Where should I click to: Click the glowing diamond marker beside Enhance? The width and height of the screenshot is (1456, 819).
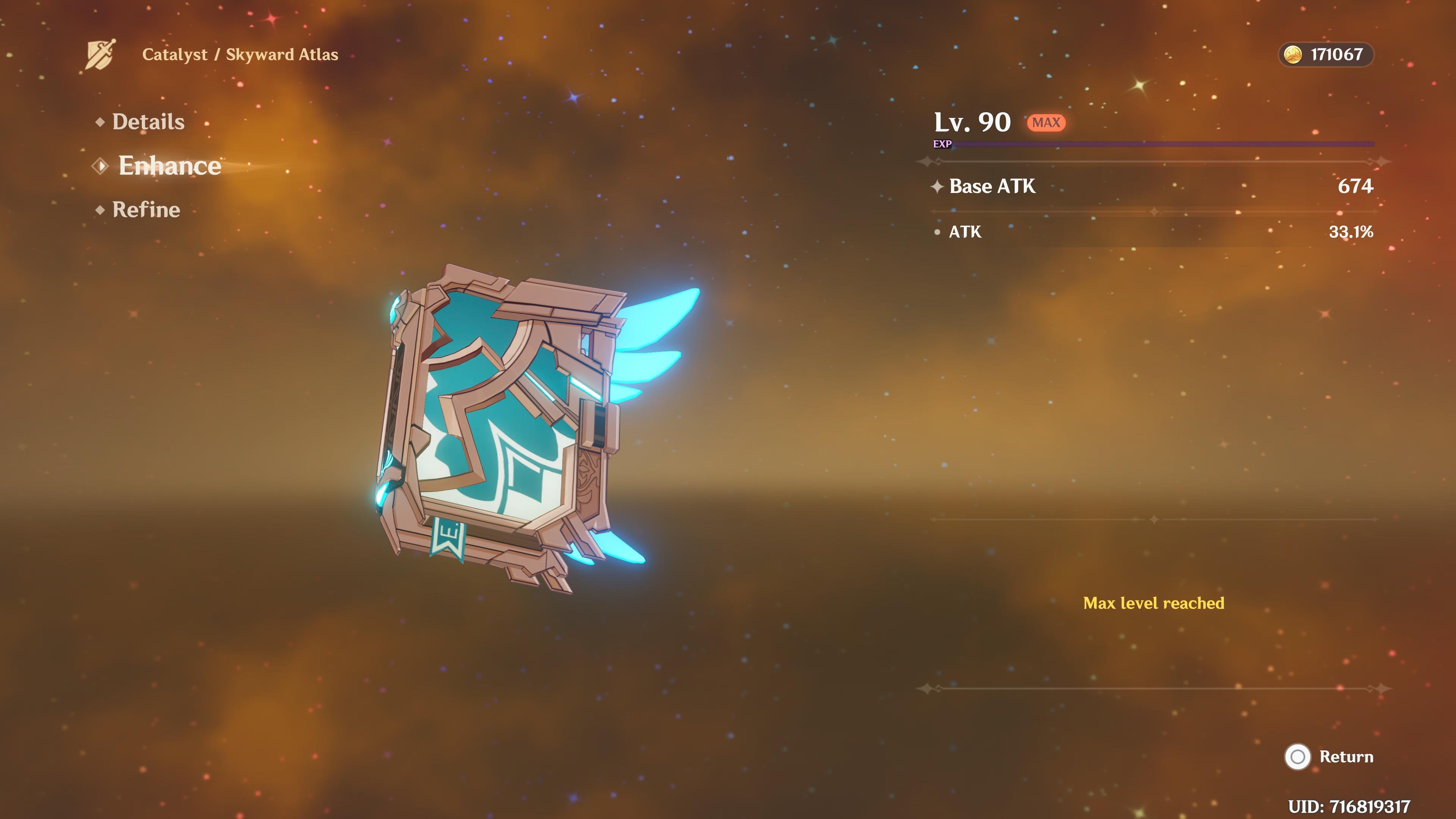(x=101, y=166)
